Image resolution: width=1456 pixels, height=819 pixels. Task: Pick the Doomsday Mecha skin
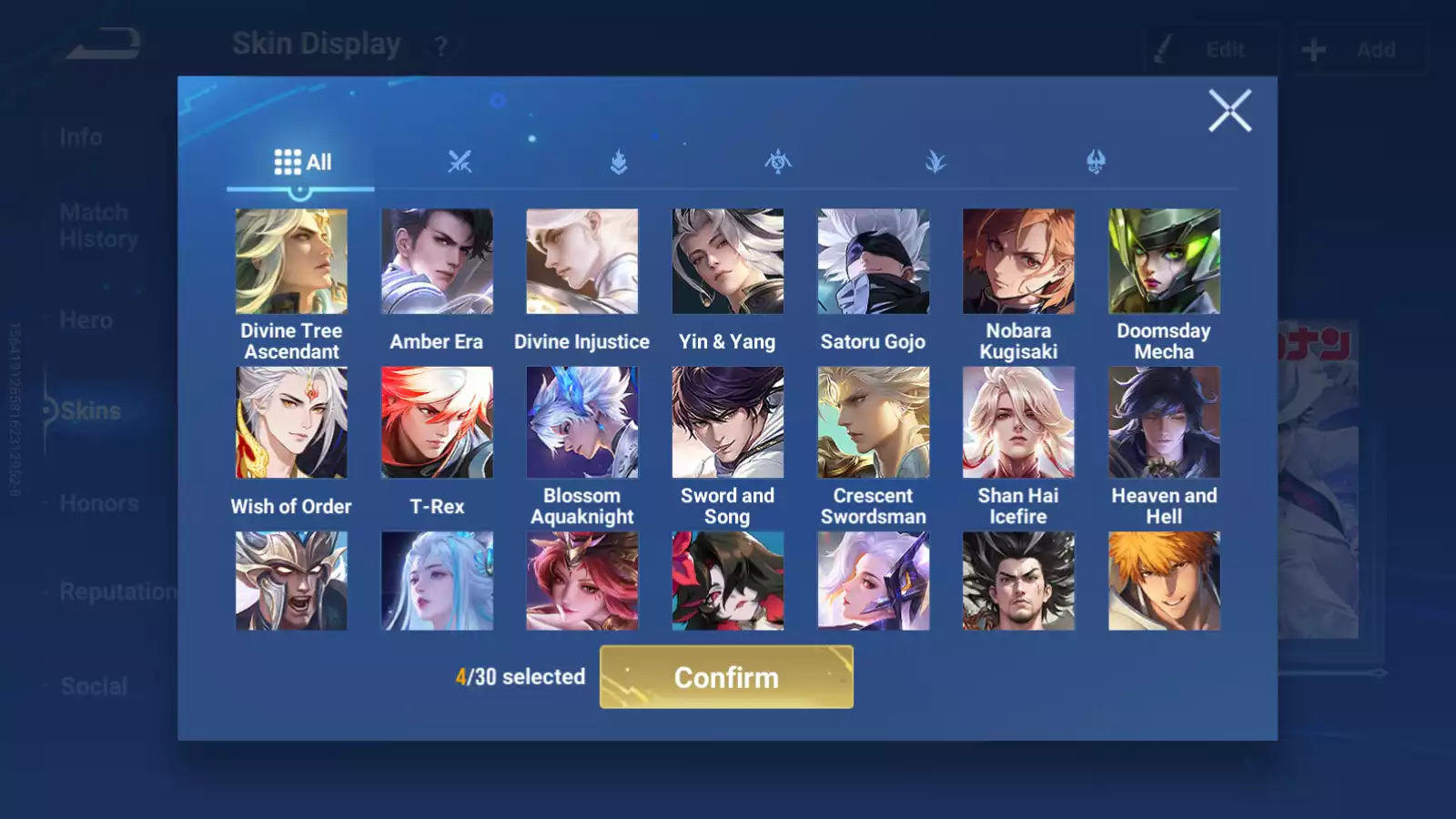1164,262
